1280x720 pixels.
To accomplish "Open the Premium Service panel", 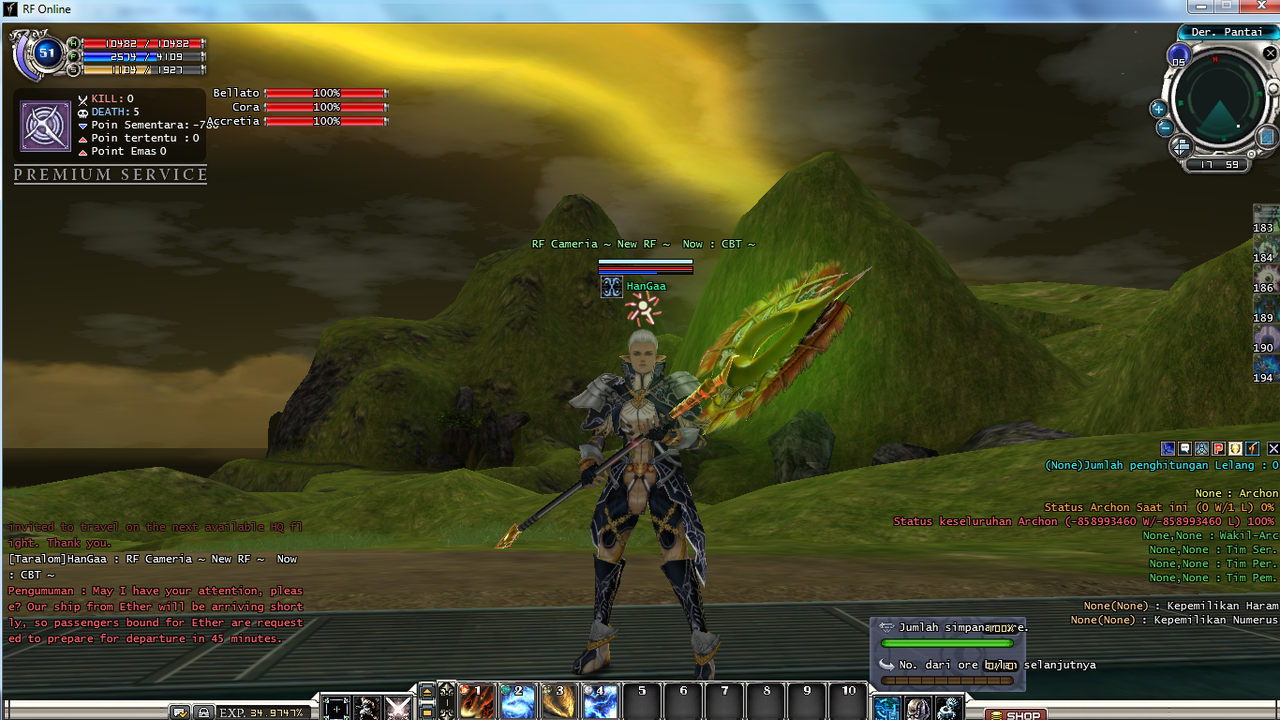I will click(x=110, y=175).
